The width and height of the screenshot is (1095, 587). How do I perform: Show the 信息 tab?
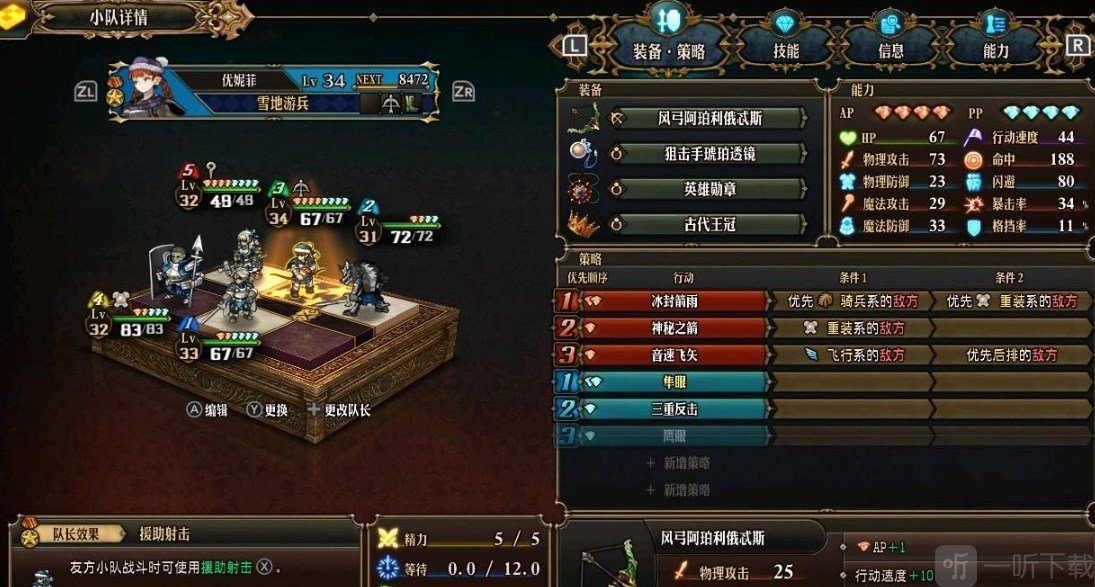890,50
